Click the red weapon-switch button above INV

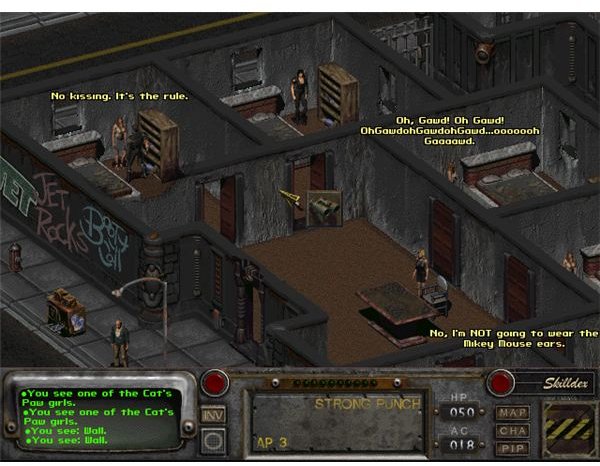(214, 384)
